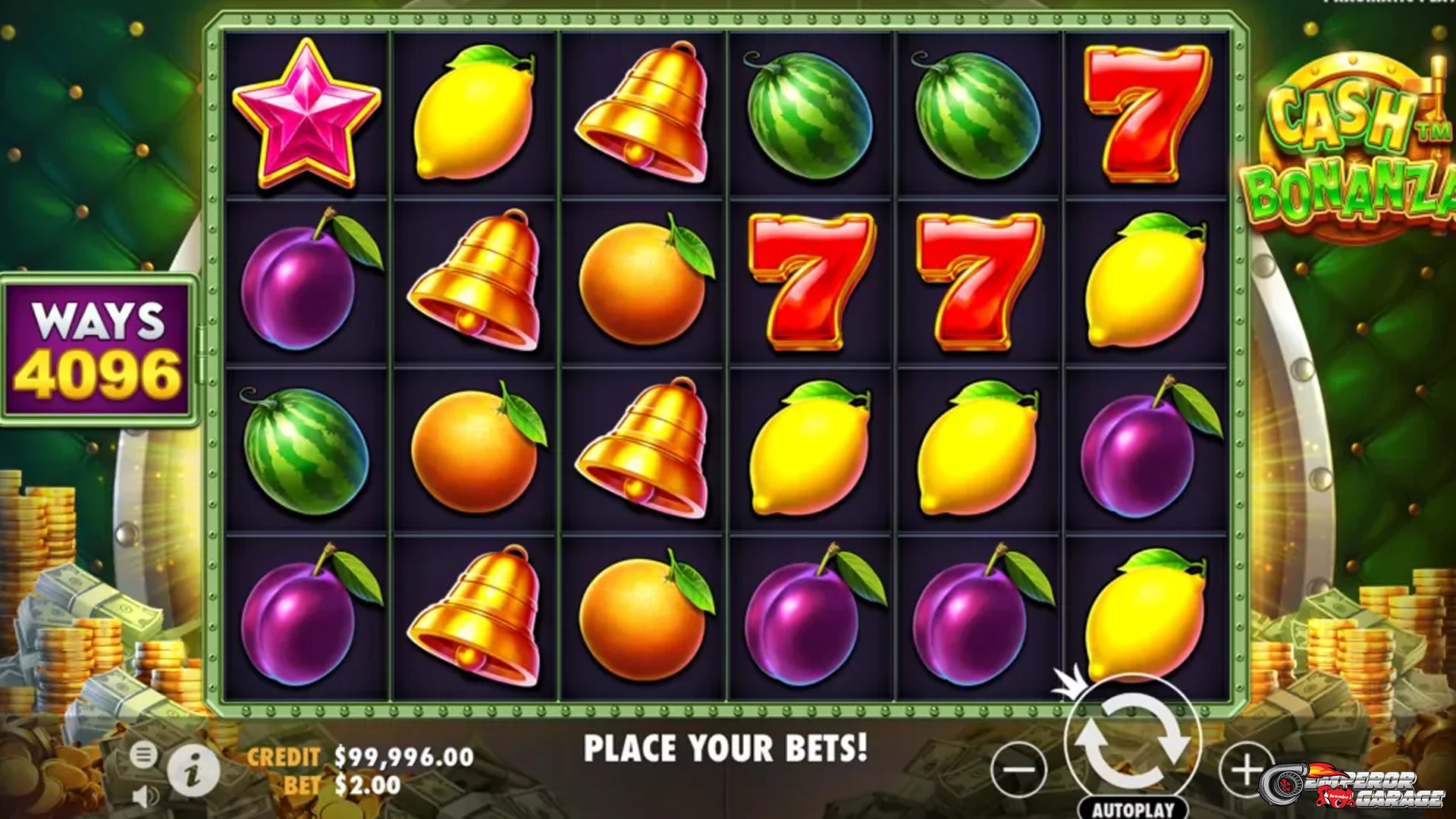Open the bet settings via the minus control

pos(1019,766)
